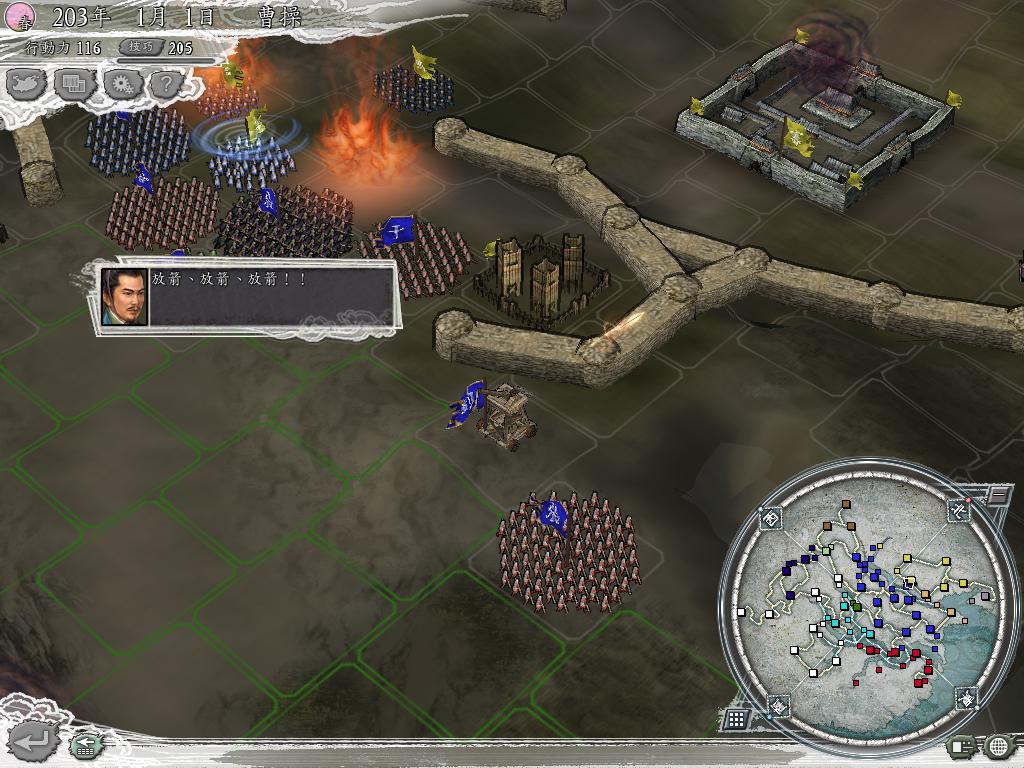
Task: Open the green list panel button
Action: [963, 745]
